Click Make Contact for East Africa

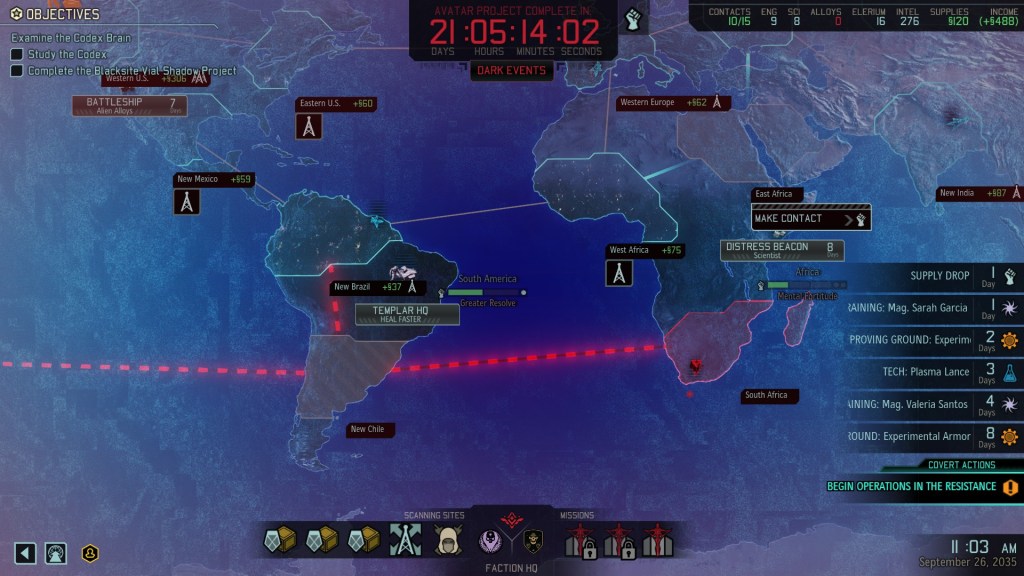pyautogui.click(x=811, y=218)
